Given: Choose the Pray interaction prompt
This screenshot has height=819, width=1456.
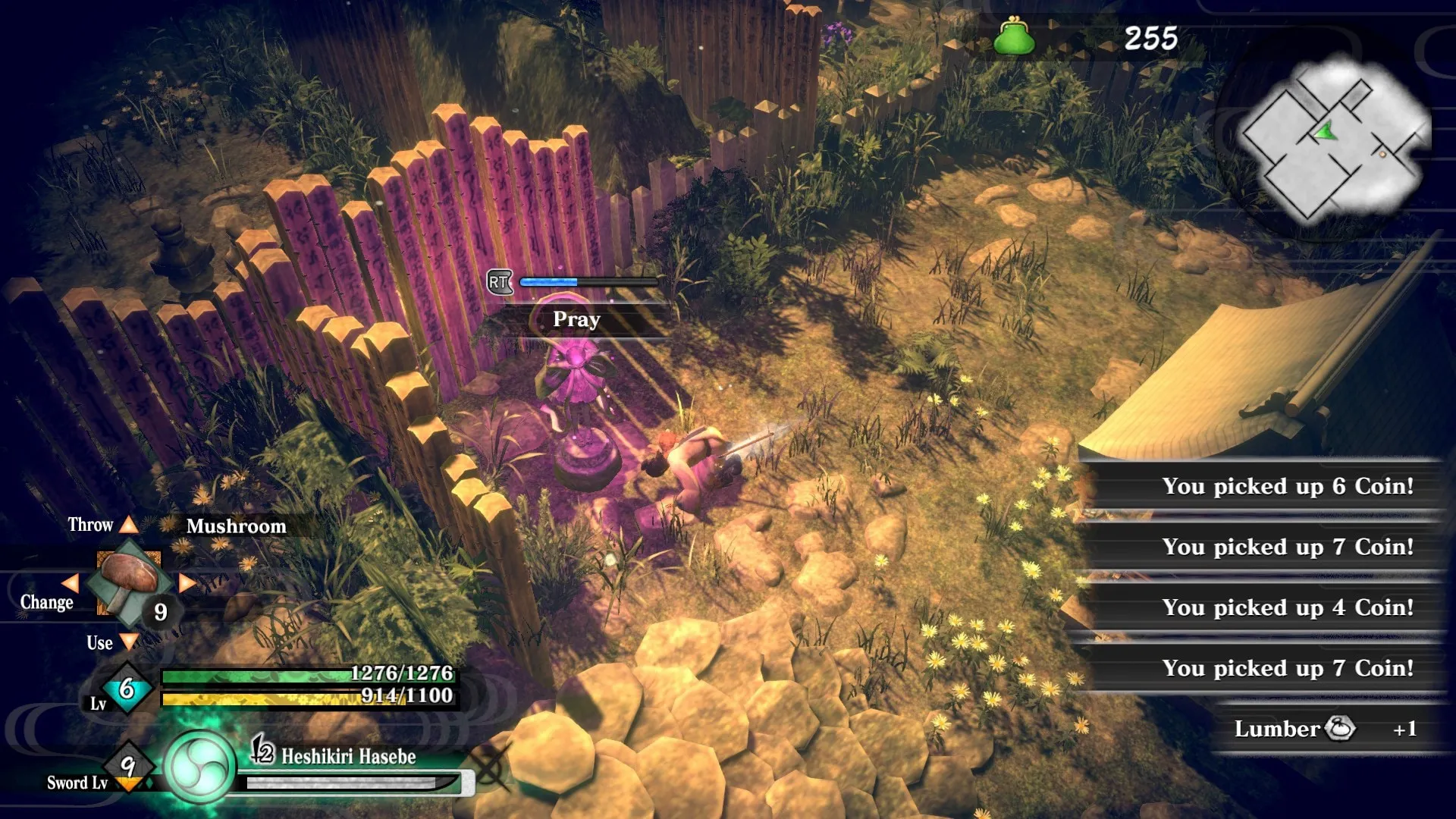Looking at the screenshot, I should click(576, 320).
